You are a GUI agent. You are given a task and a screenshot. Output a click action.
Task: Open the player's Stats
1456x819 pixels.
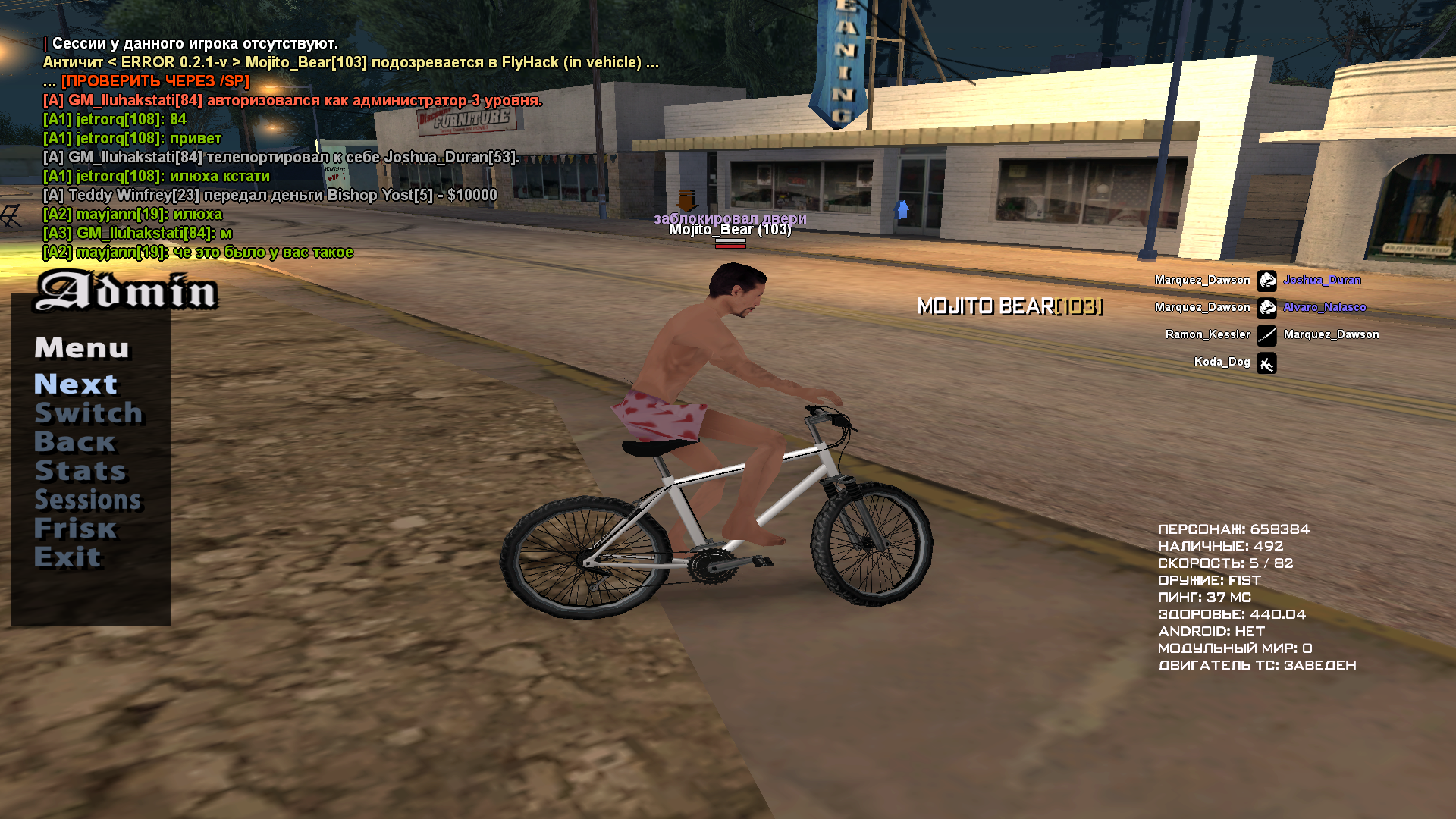pyautogui.click(x=80, y=470)
